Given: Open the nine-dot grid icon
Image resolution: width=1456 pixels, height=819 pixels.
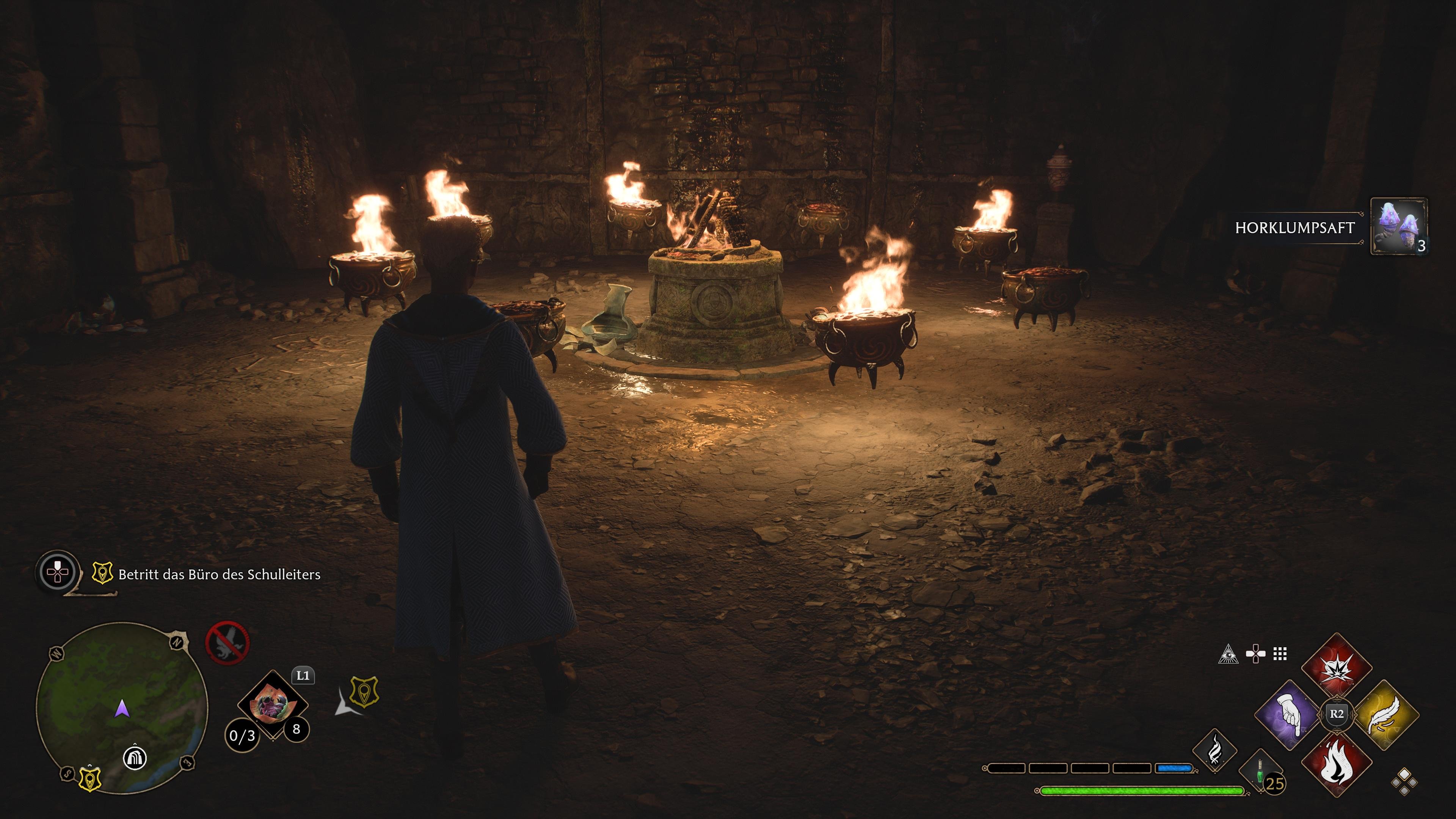Looking at the screenshot, I should click(1280, 654).
